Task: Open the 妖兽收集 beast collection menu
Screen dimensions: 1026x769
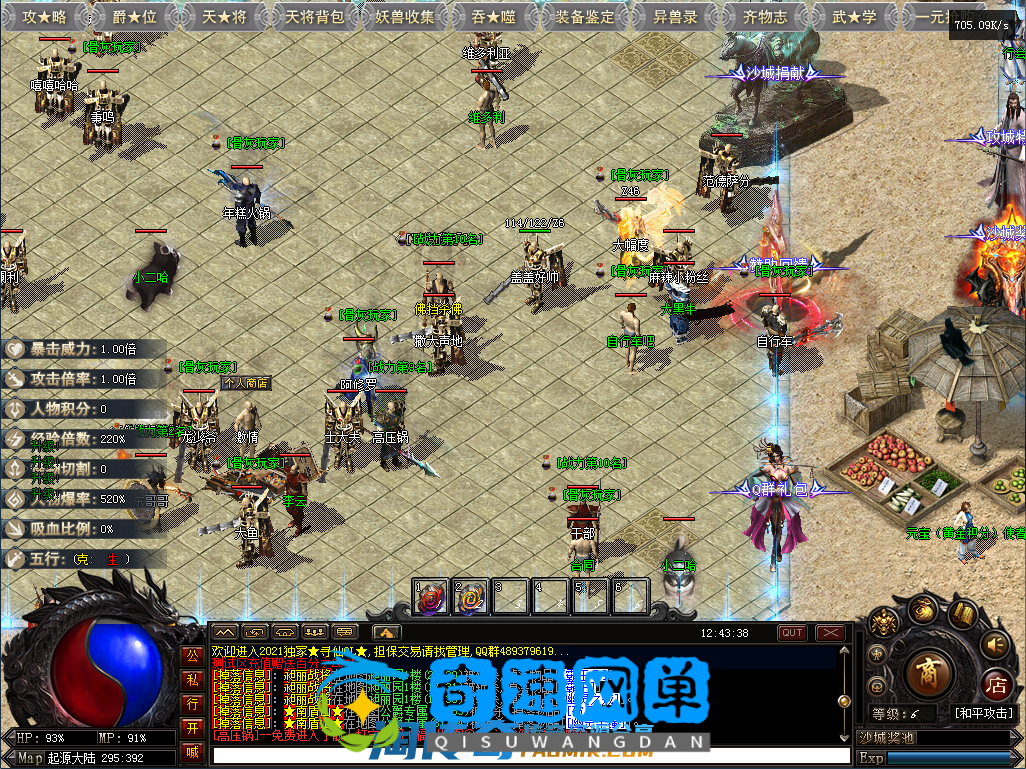Action: (404, 16)
